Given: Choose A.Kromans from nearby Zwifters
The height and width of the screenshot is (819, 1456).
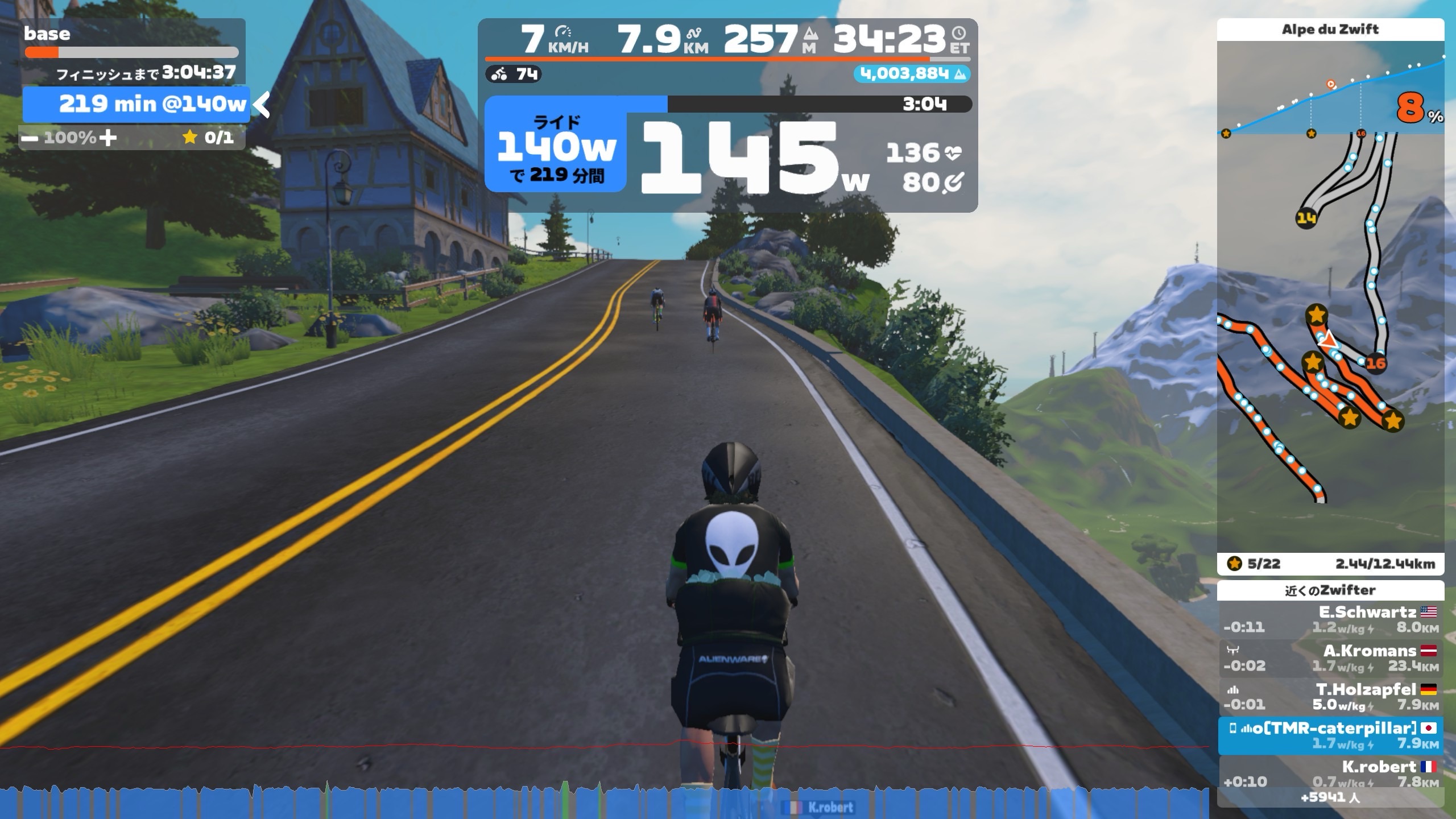Looking at the screenshot, I should (1330, 658).
